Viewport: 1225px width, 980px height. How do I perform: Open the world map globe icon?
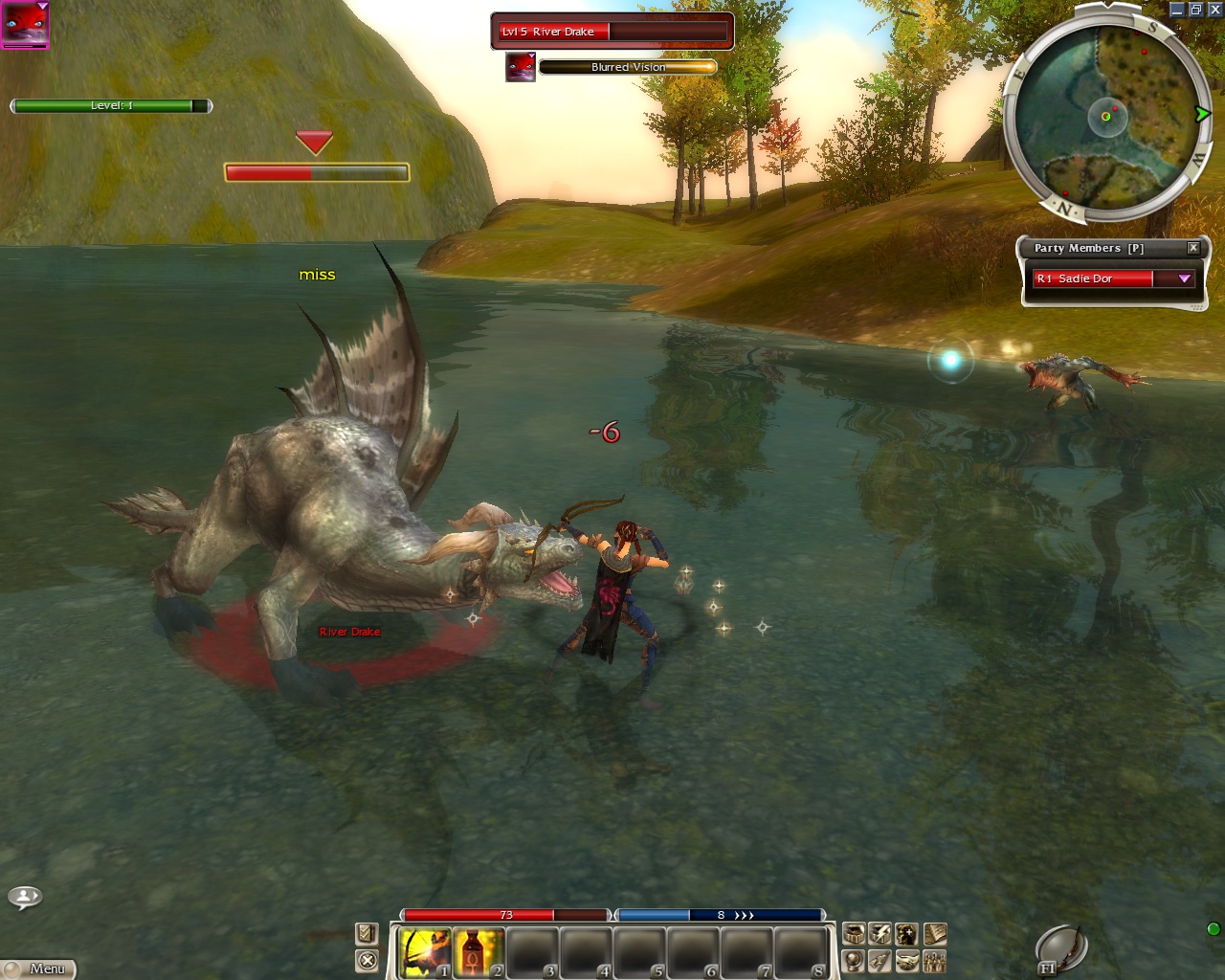[854, 961]
